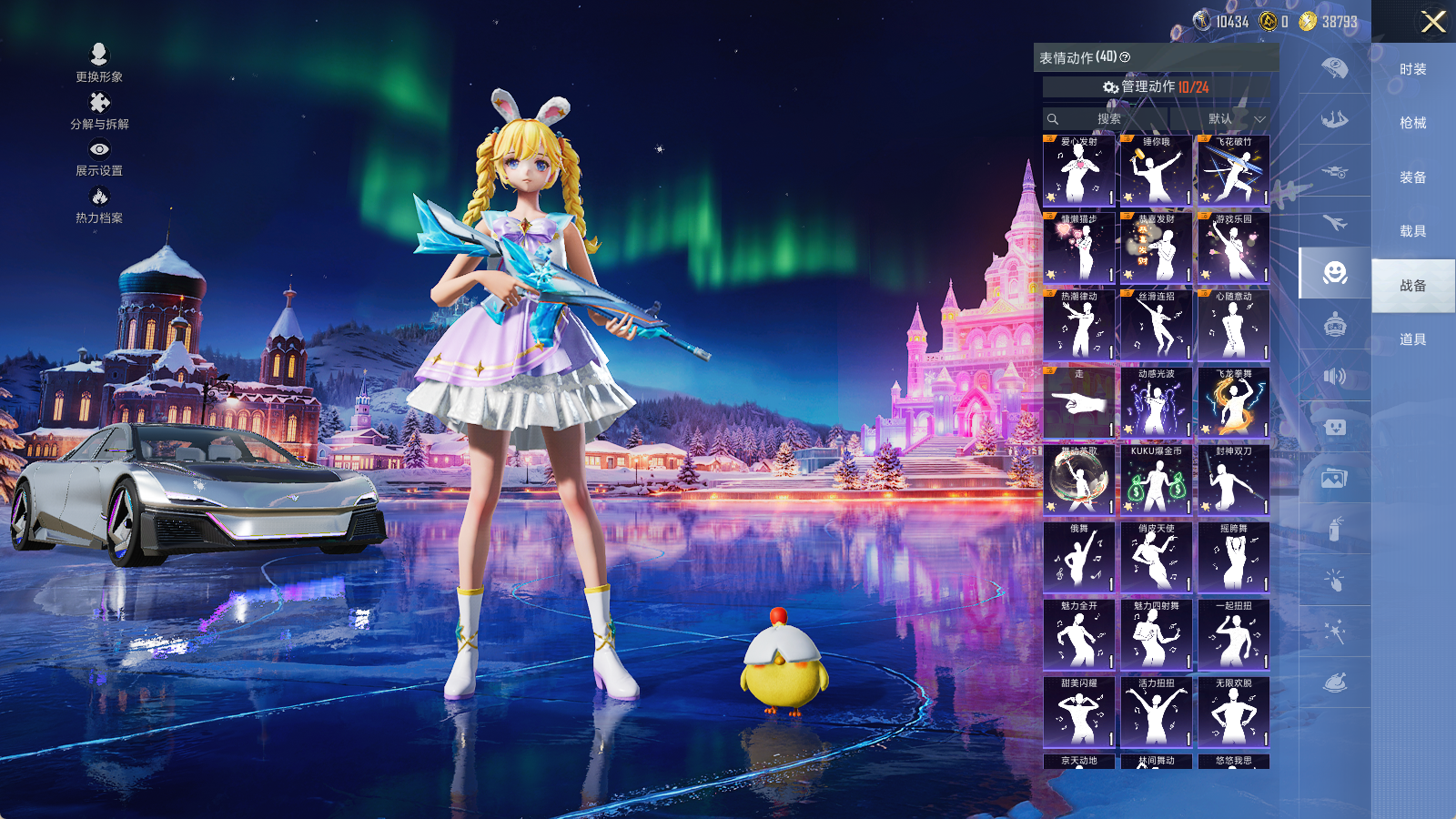Open the 更换形象 change appearance option
Image resolution: width=1456 pixels, height=819 pixels.
[99, 63]
